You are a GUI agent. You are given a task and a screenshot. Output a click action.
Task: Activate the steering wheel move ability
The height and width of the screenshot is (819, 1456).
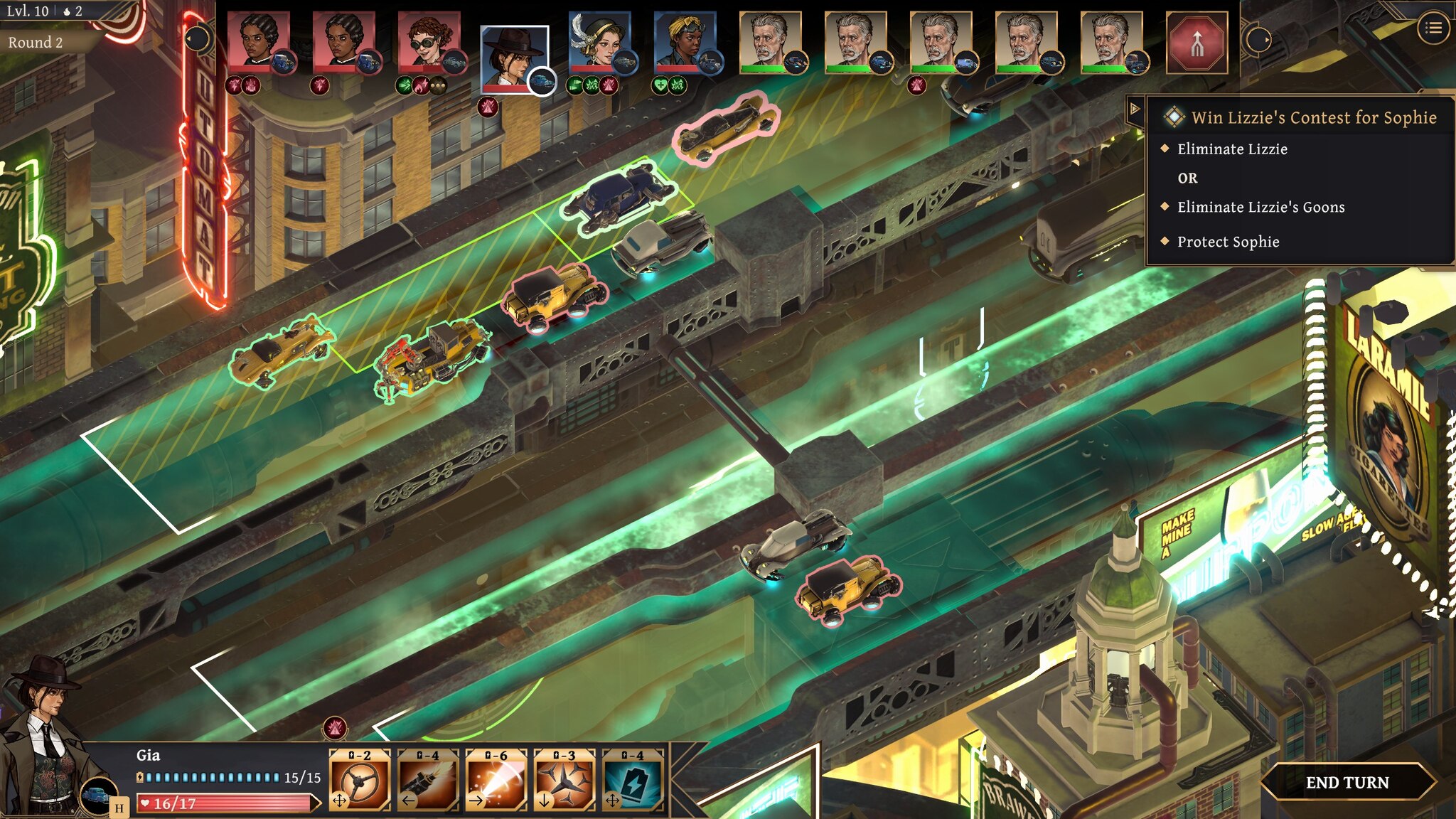pos(360,780)
